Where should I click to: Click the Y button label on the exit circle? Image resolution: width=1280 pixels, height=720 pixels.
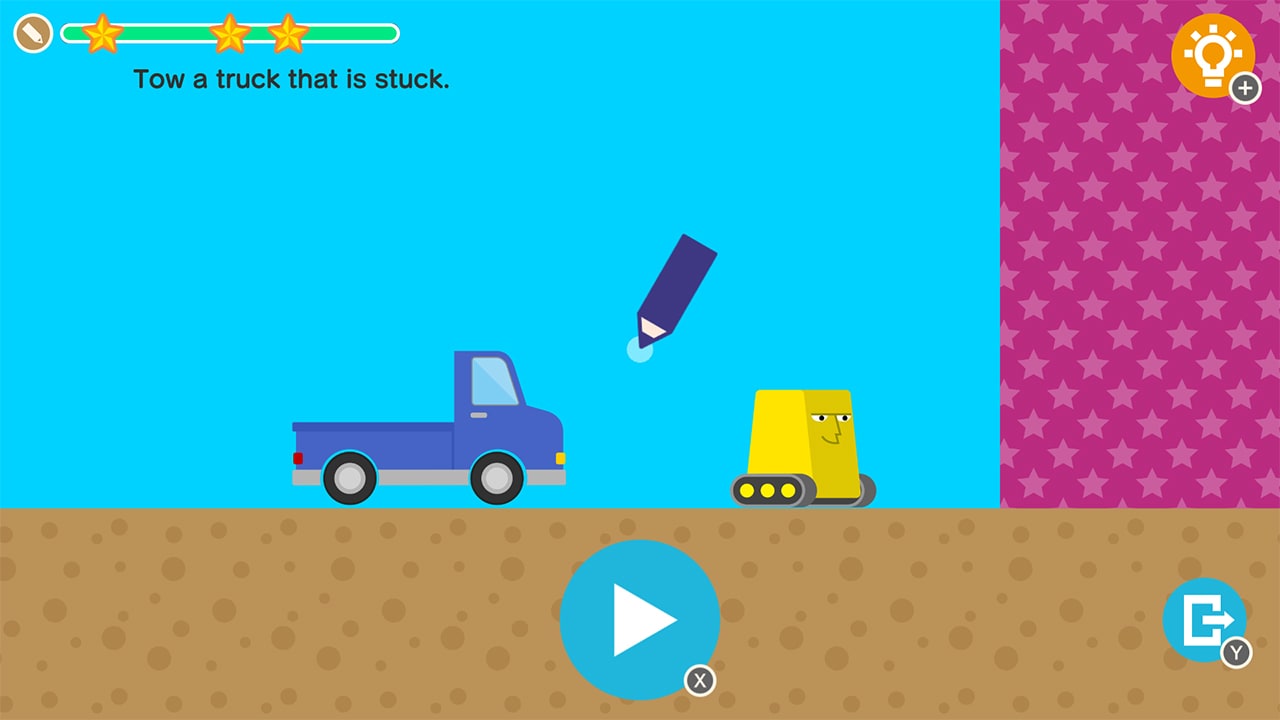1237,653
